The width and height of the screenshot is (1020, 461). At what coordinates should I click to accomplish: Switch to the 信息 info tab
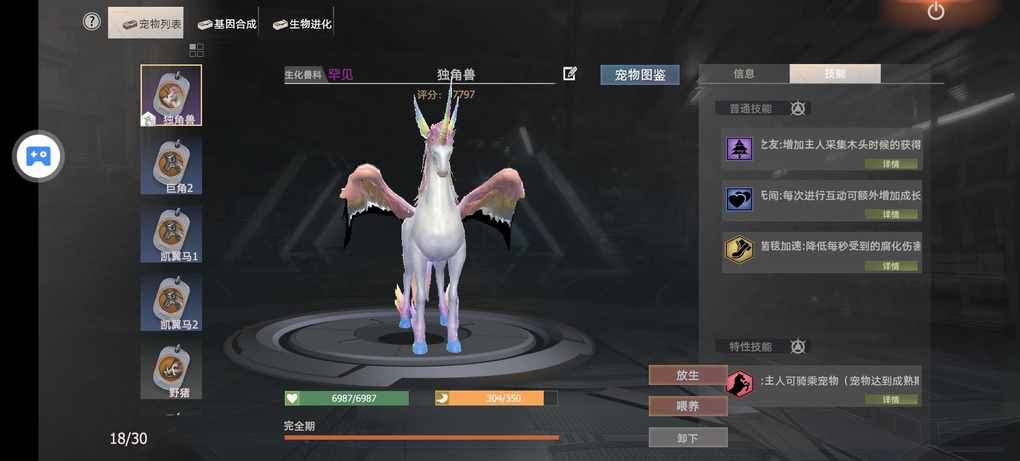pyautogui.click(x=744, y=74)
